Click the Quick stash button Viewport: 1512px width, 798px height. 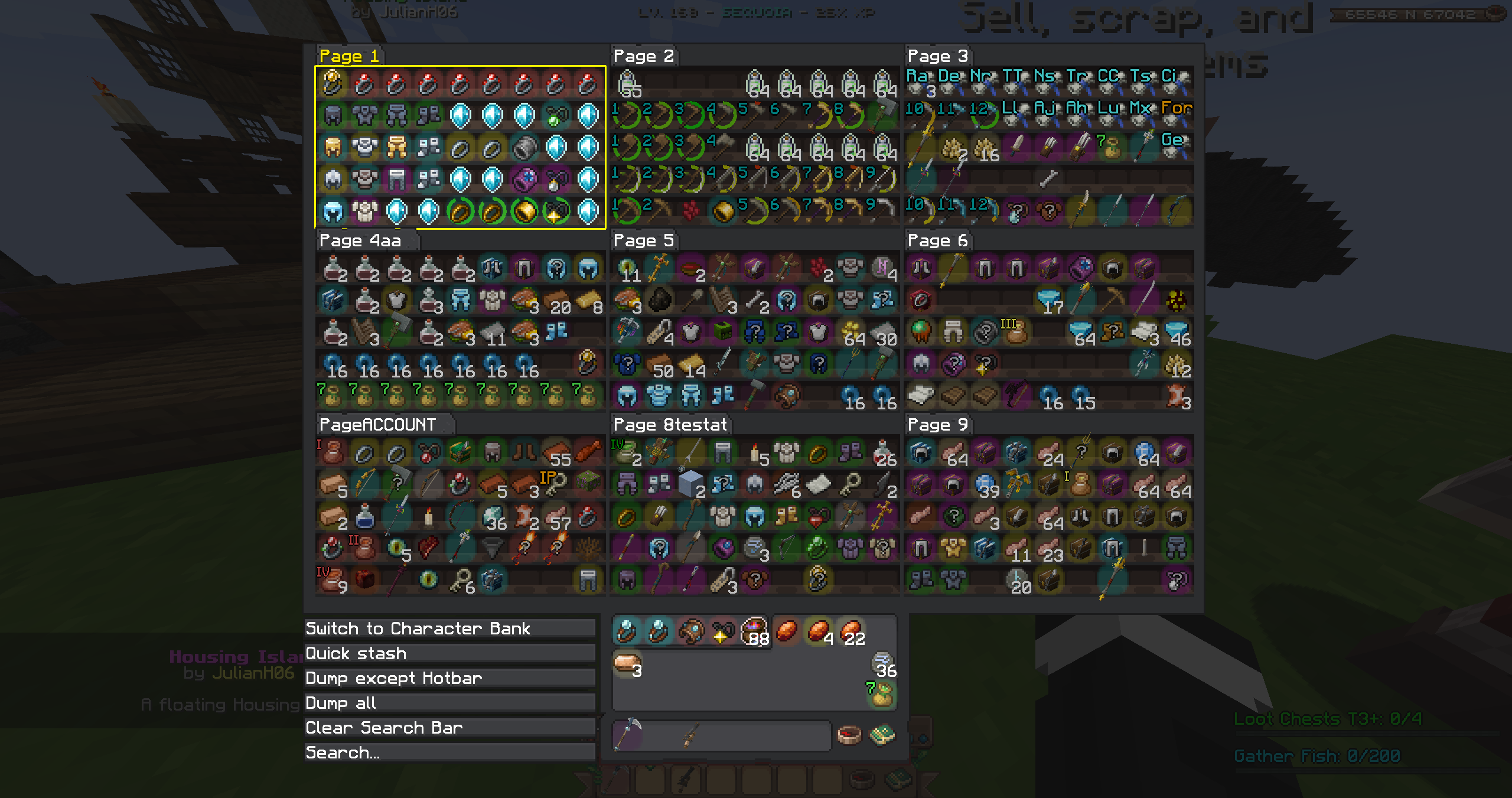[x=449, y=653]
